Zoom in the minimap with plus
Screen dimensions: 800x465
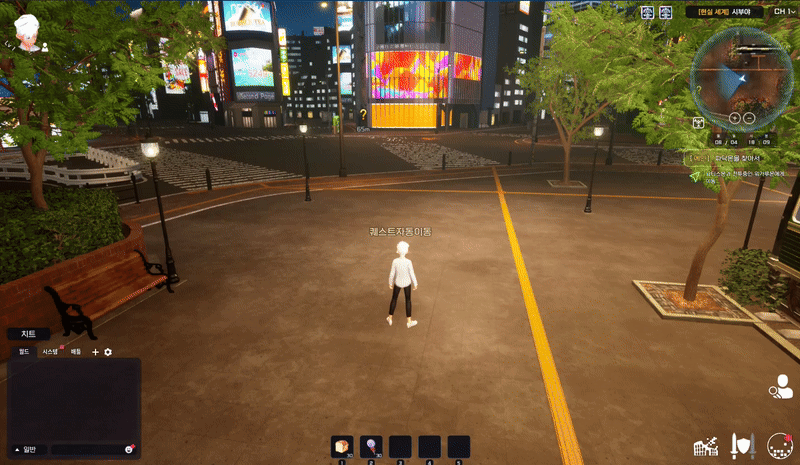(x=735, y=117)
